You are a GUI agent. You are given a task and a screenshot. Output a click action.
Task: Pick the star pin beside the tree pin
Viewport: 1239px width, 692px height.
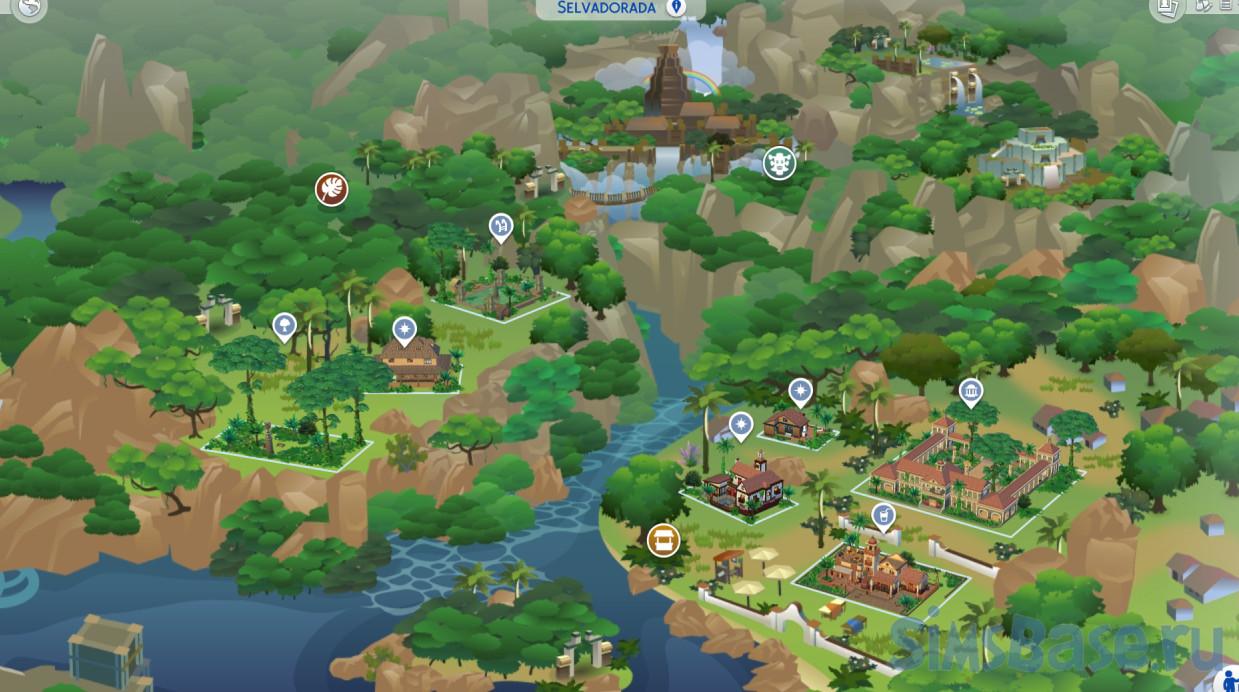tap(404, 327)
